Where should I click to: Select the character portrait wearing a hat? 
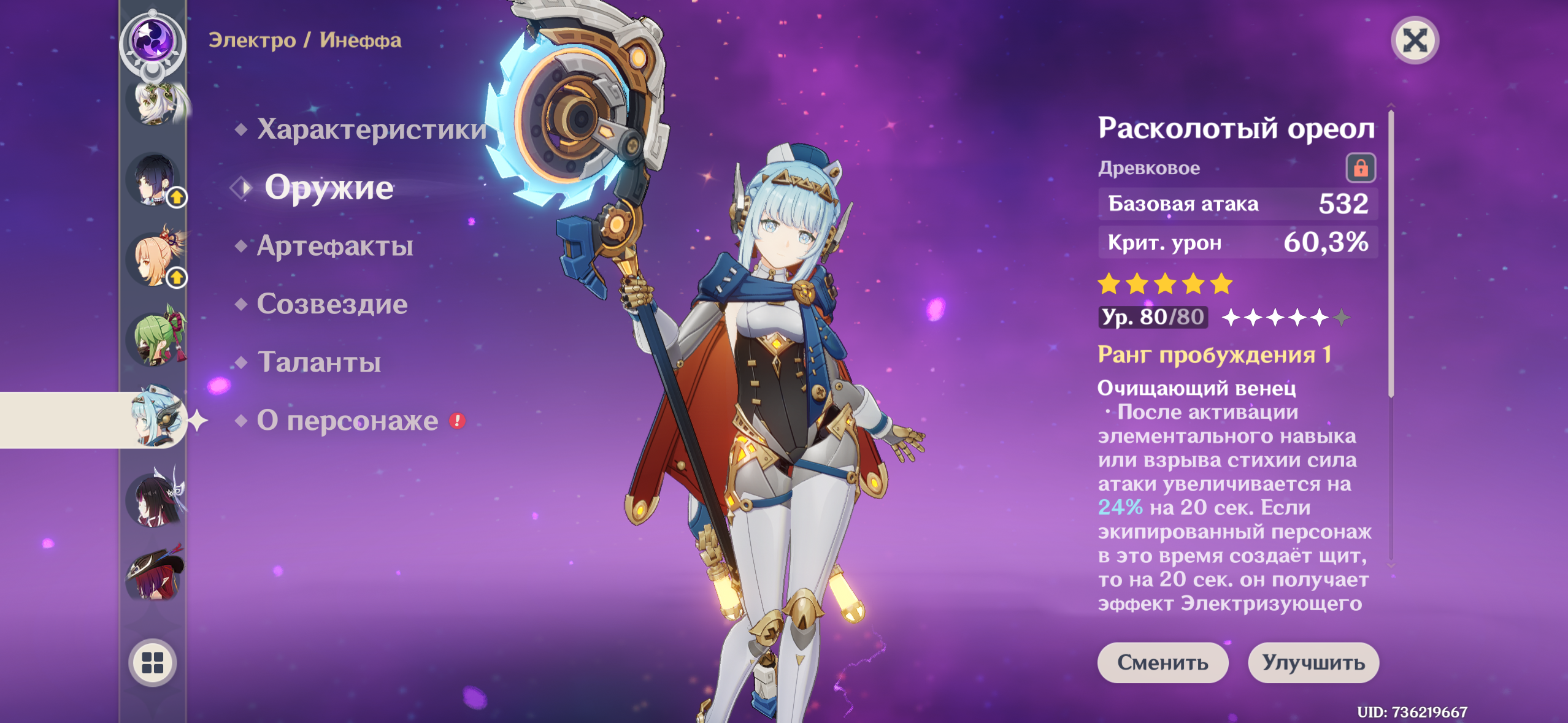coord(155,573)
